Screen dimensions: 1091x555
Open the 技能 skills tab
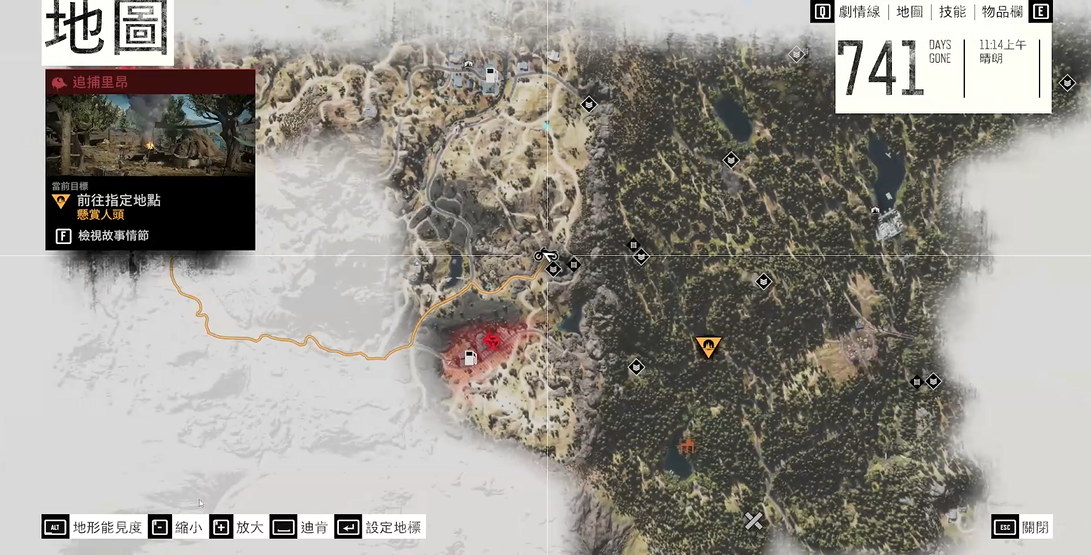(952, 12)
